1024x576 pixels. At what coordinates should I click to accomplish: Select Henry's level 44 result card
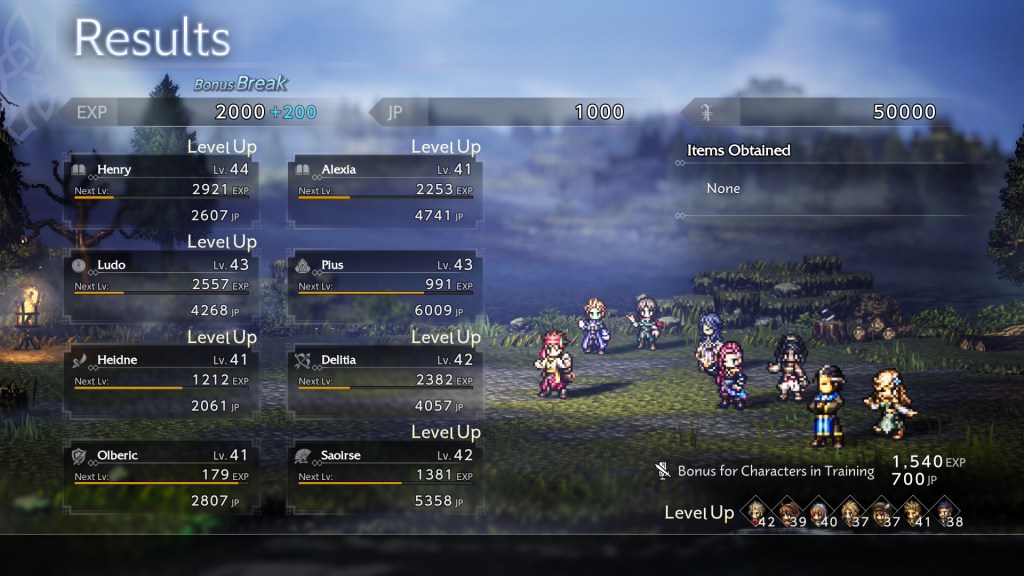[x=161, y=191]
